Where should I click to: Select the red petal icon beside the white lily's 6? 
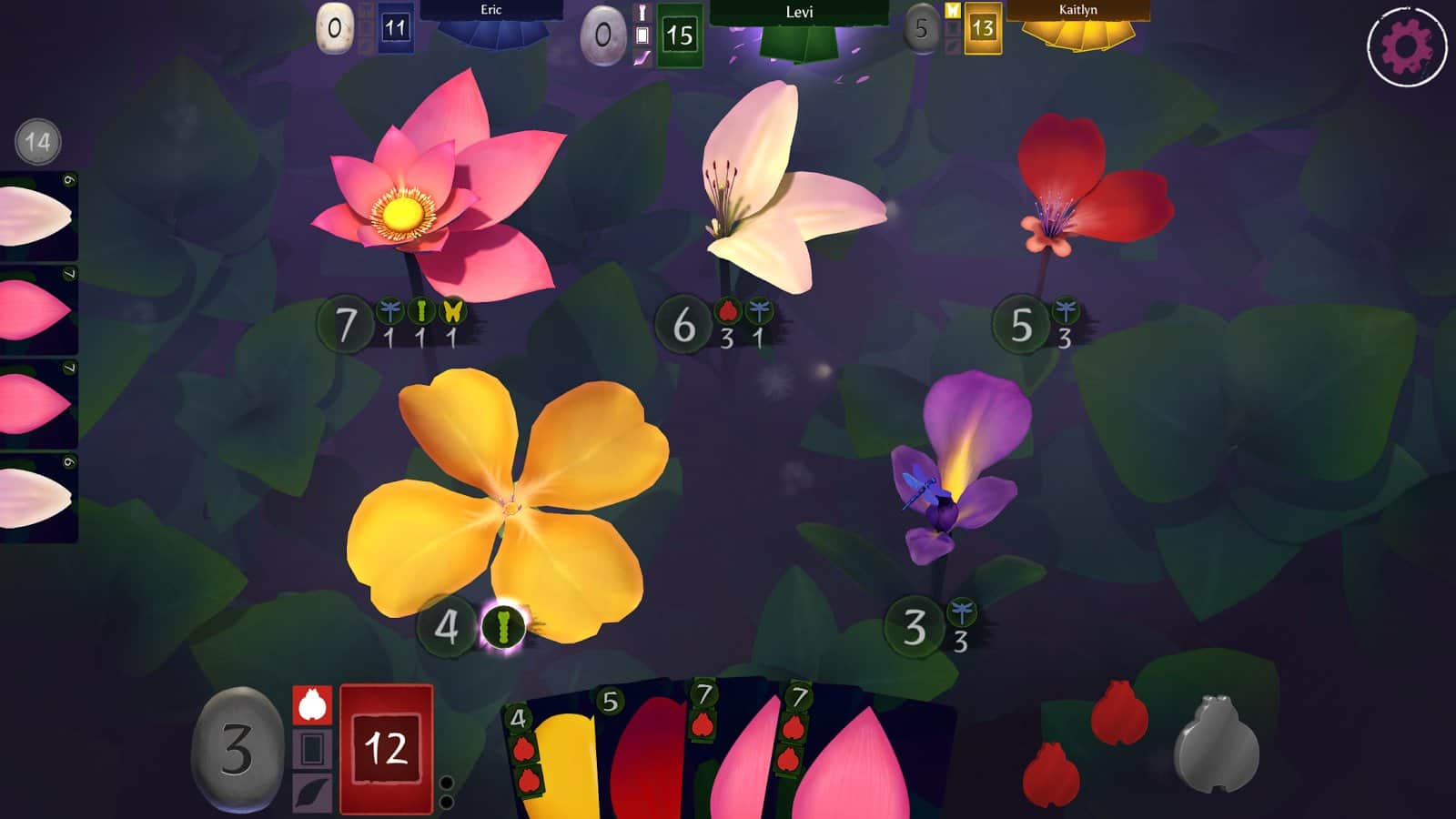tap(728, 312)
